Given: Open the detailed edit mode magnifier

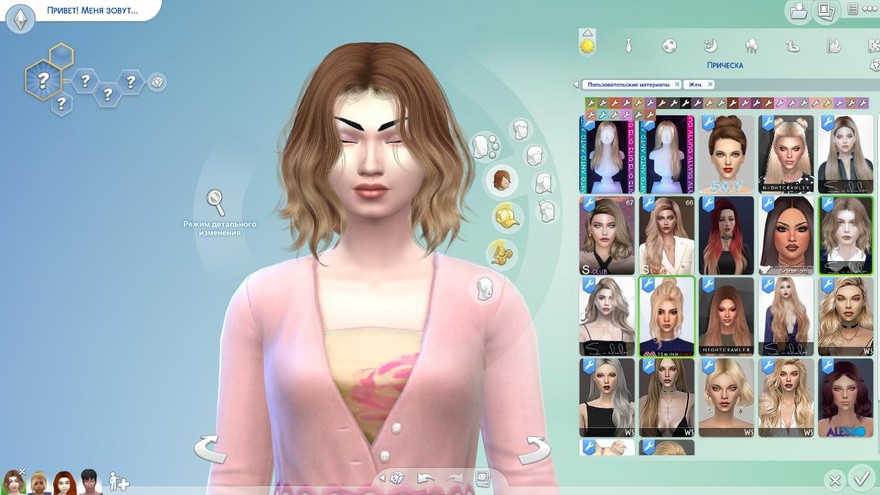Looking at the screenshot, I should pos(216,201).
